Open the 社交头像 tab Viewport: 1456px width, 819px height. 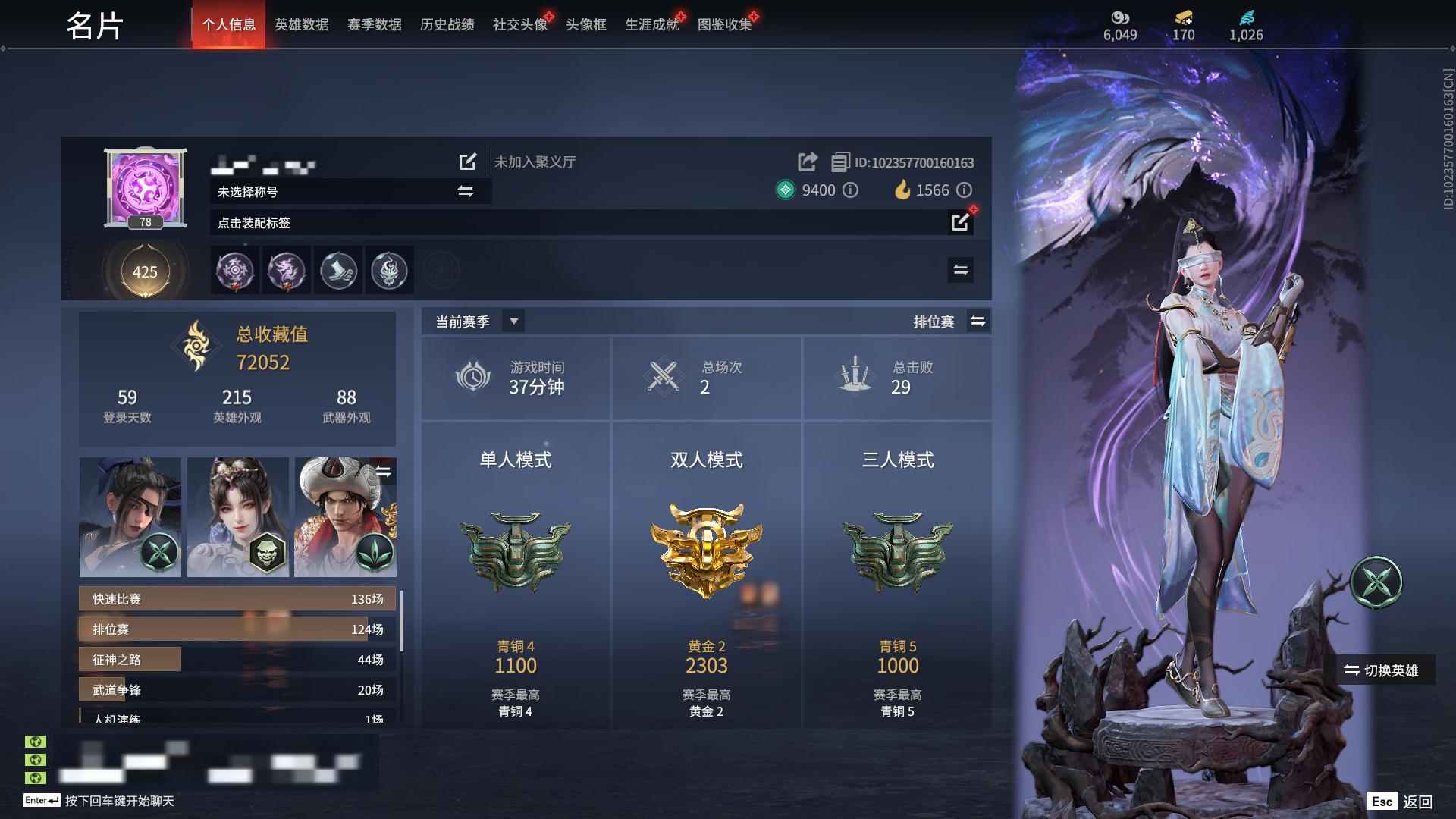519,24
